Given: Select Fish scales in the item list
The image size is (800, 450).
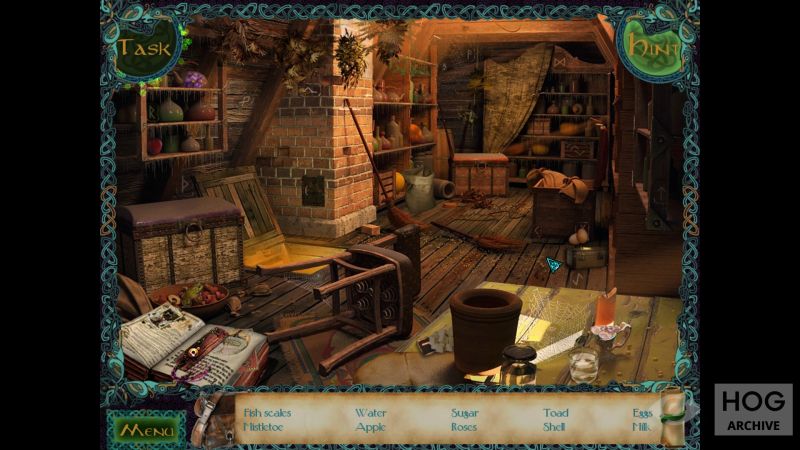Looking at the screenshot, I should (x=267, y=413).
